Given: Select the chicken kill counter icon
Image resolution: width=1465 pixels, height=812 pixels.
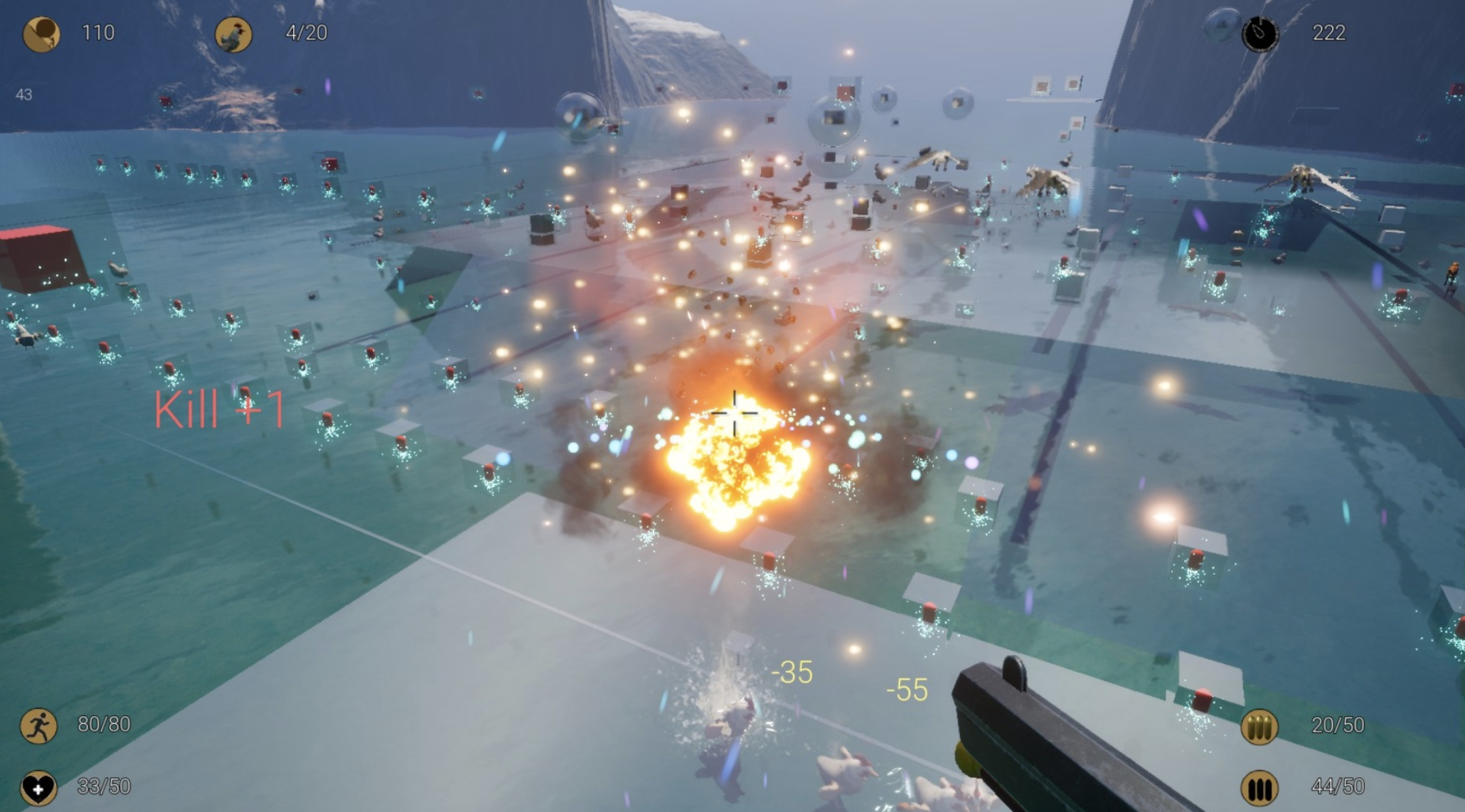Looking at the screenshot, I should [x=233, y=34].
